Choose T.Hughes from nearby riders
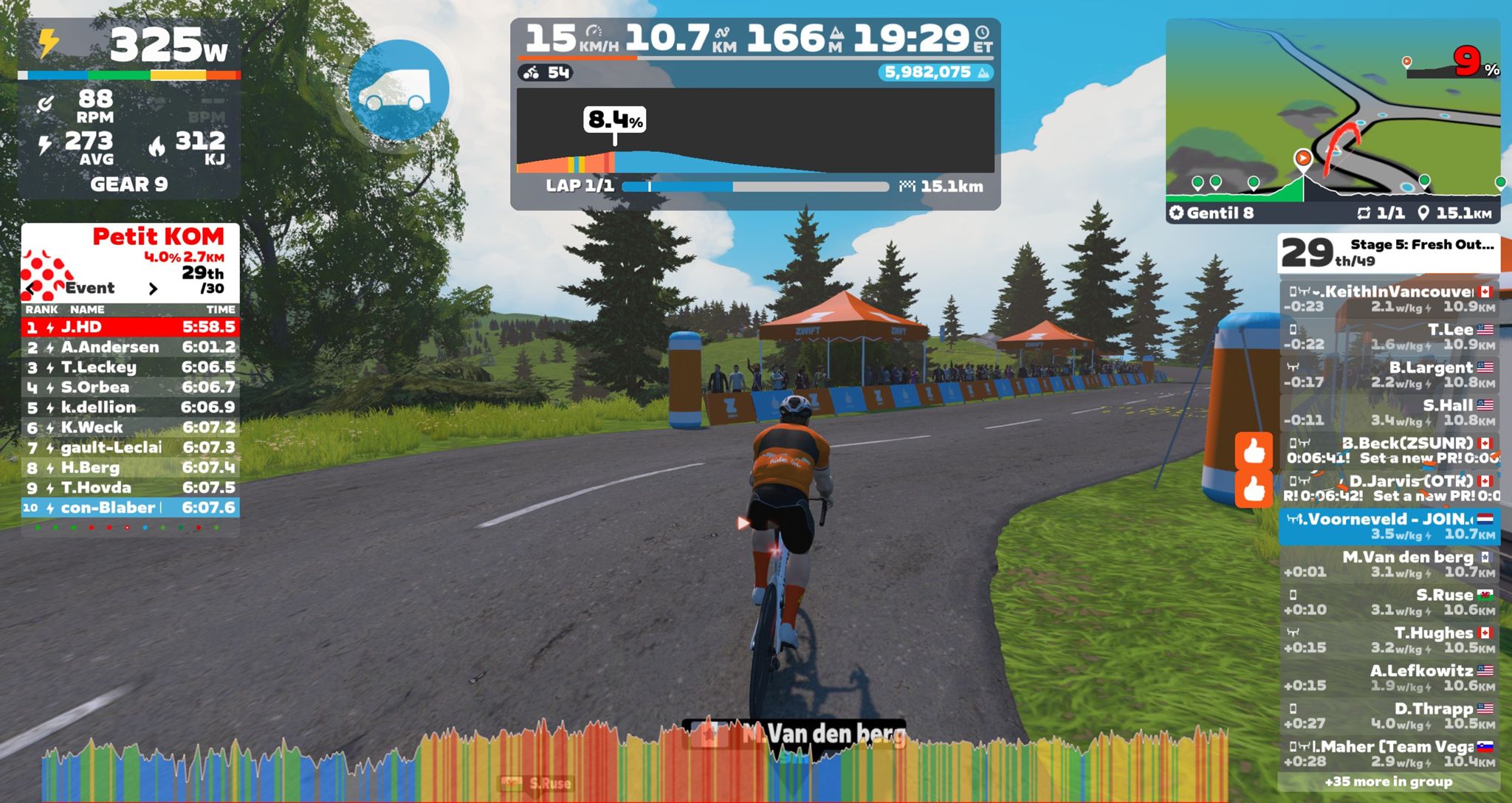 click(1389, 639)
